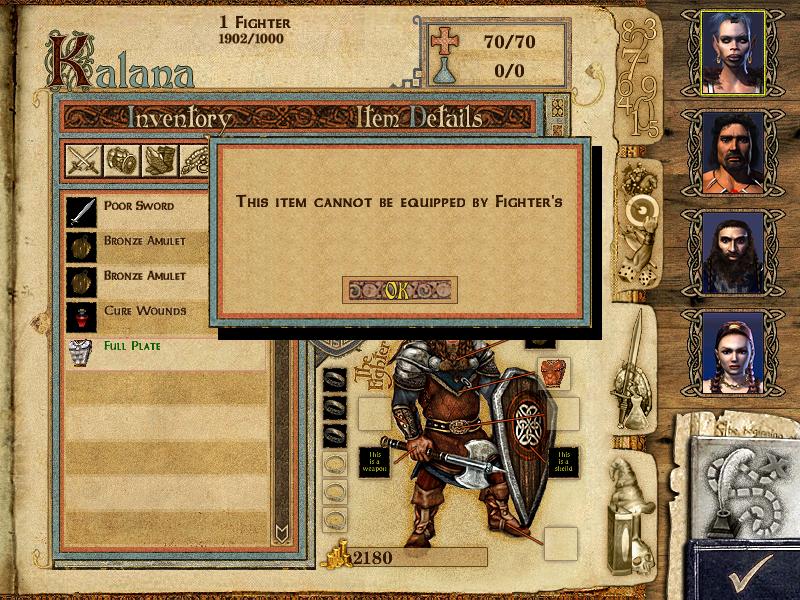Choose the Cure Wounds potion row

[144, 311]
